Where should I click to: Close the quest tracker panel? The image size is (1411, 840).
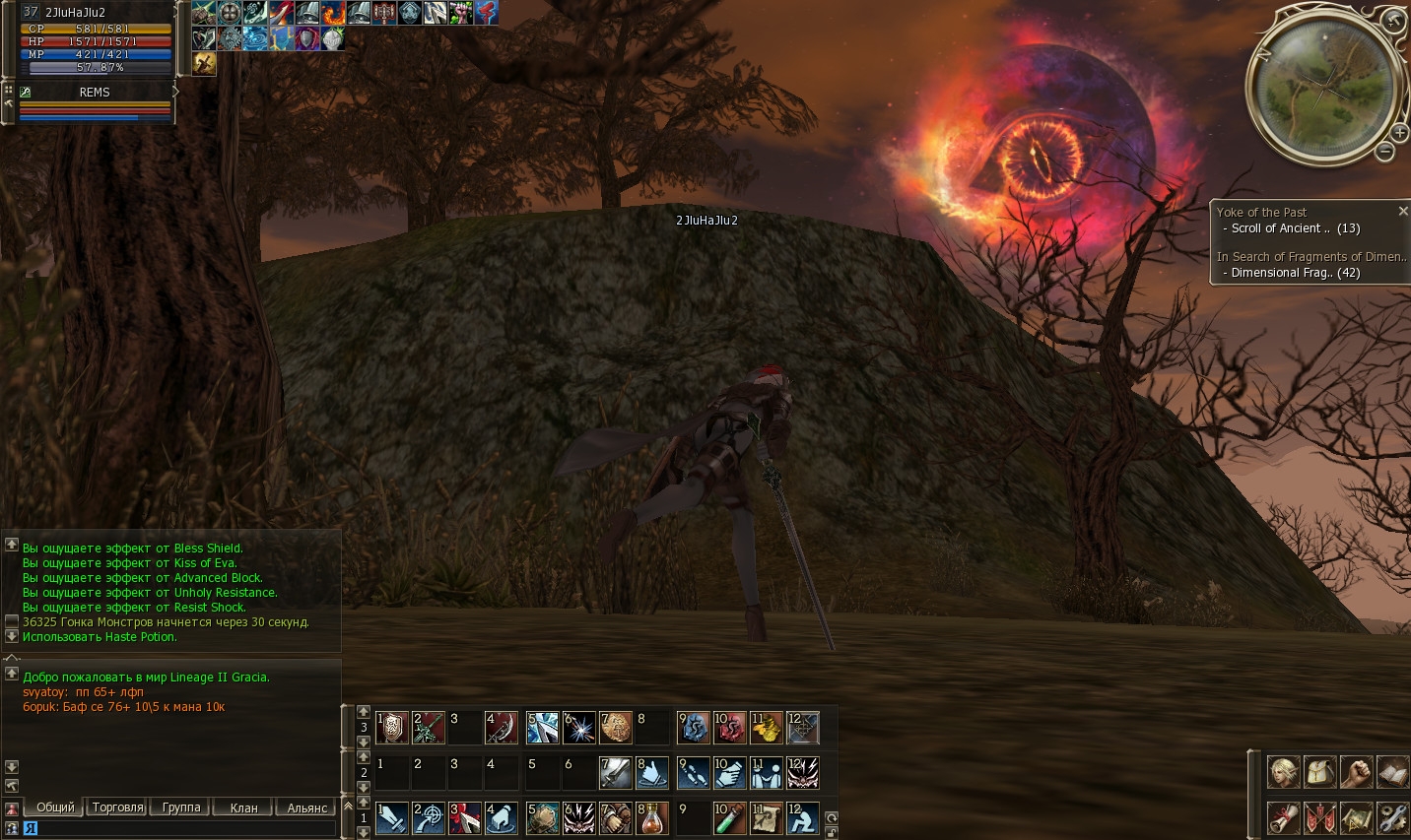(x=1403, y=212)
